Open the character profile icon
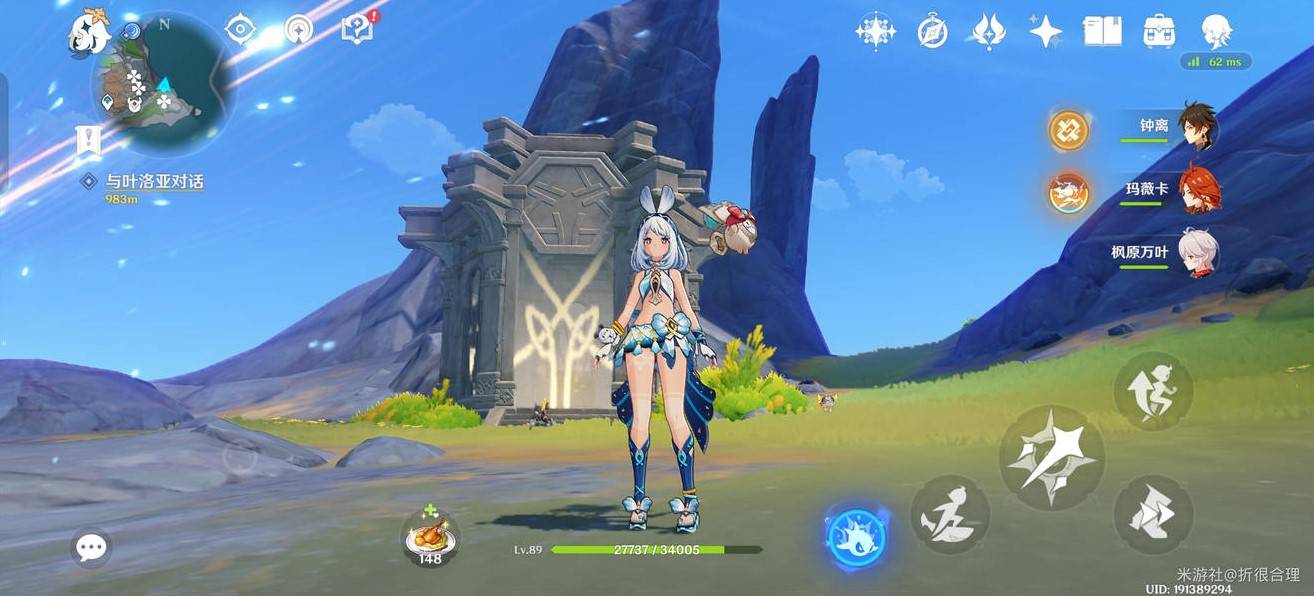 coord(1216,31)
